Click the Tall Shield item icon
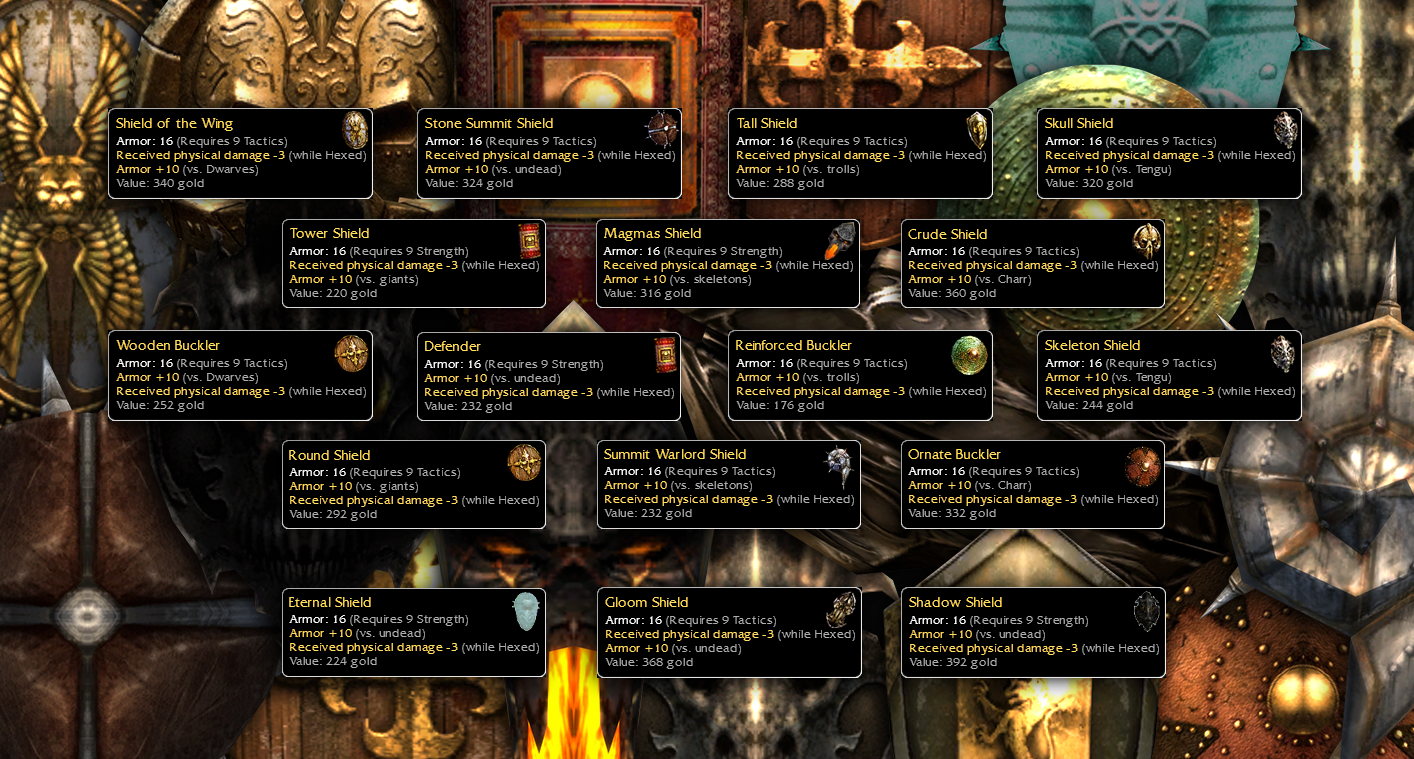1414x759 pixels. [977, 131]
